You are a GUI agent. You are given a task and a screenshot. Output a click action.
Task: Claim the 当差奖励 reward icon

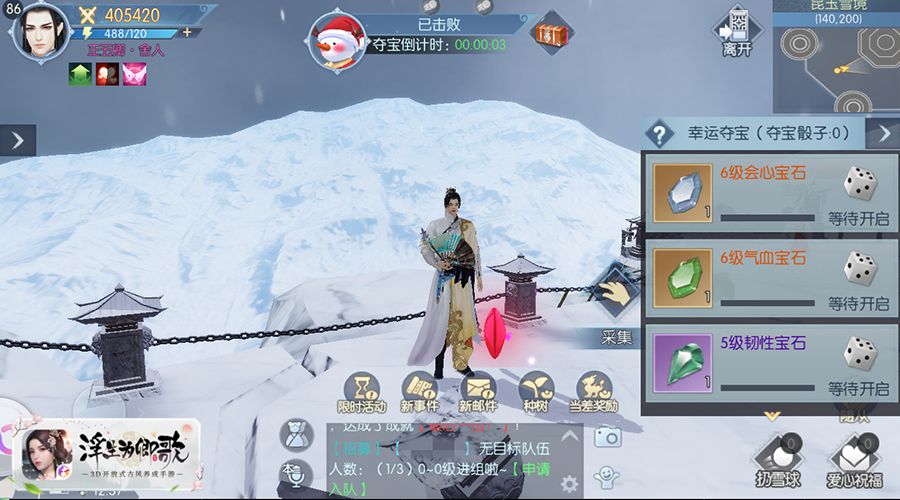(x=593, y=391)
